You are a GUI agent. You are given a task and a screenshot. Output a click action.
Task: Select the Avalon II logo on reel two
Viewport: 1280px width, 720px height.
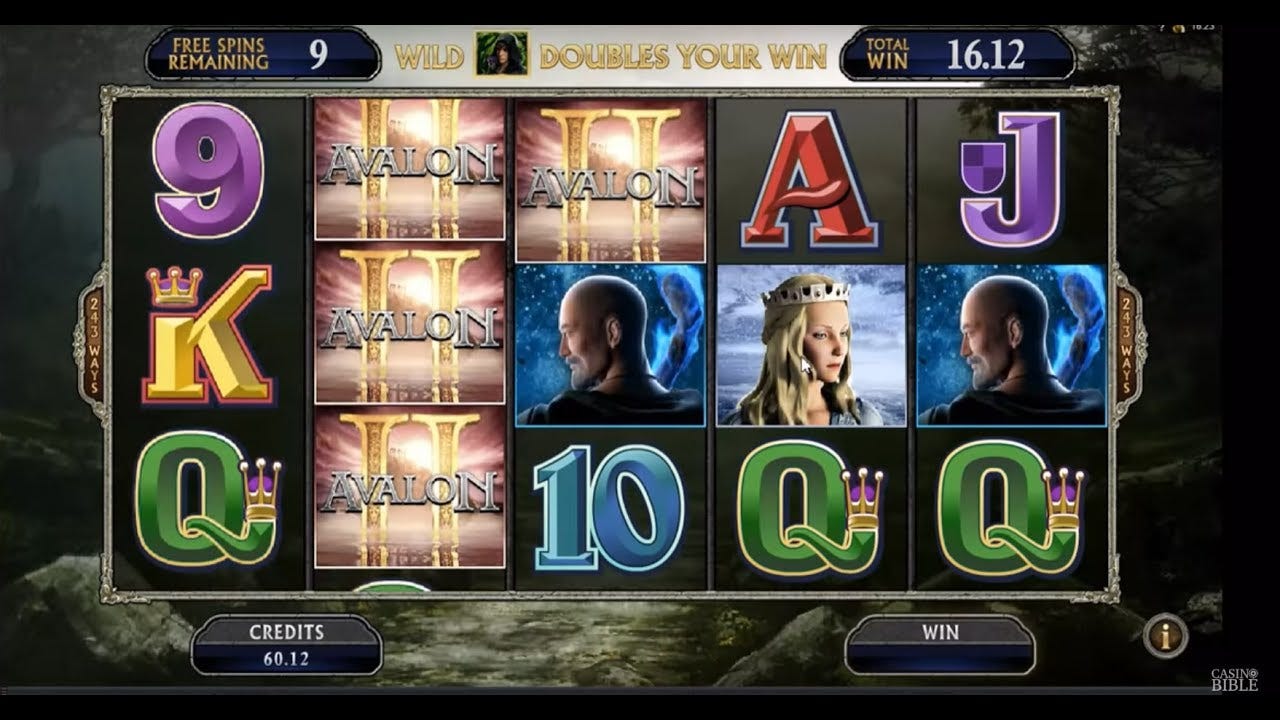coord(407,325)
